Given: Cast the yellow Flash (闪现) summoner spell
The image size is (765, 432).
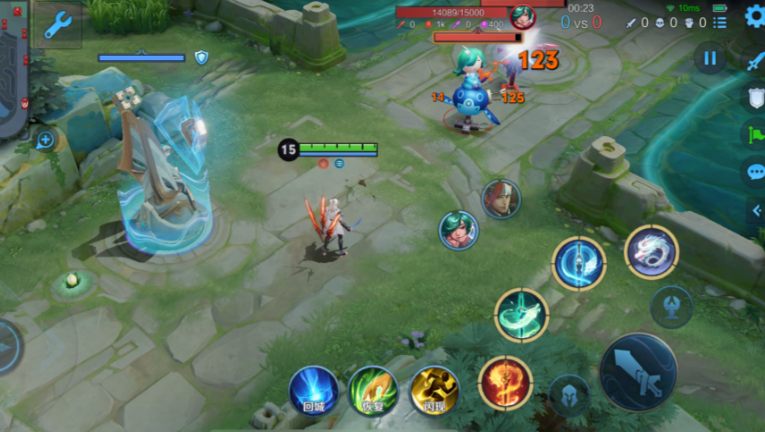Looking at the screenshot, I should [434, 390].
